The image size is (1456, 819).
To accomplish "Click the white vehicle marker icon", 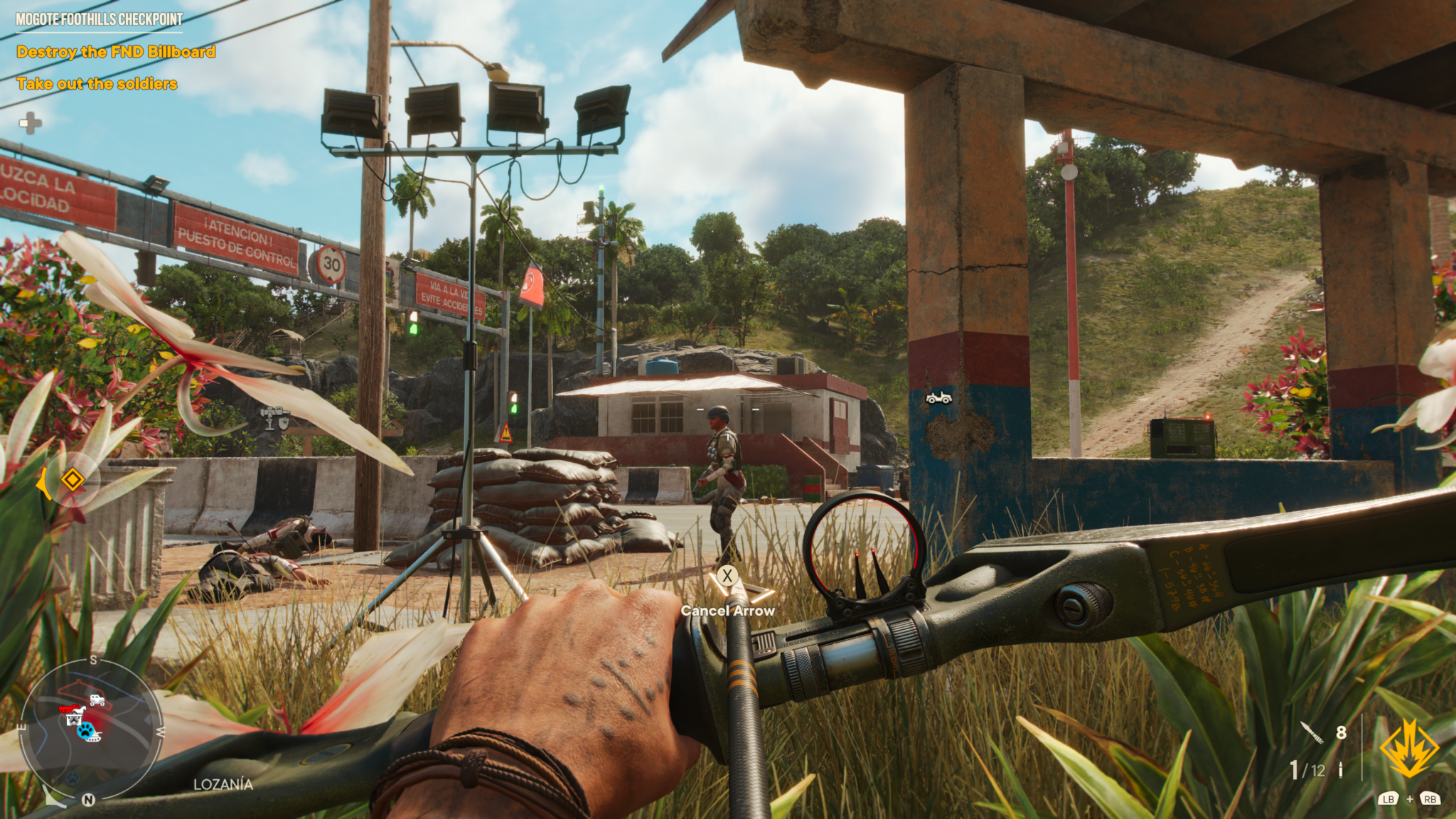I will point(938,398).
